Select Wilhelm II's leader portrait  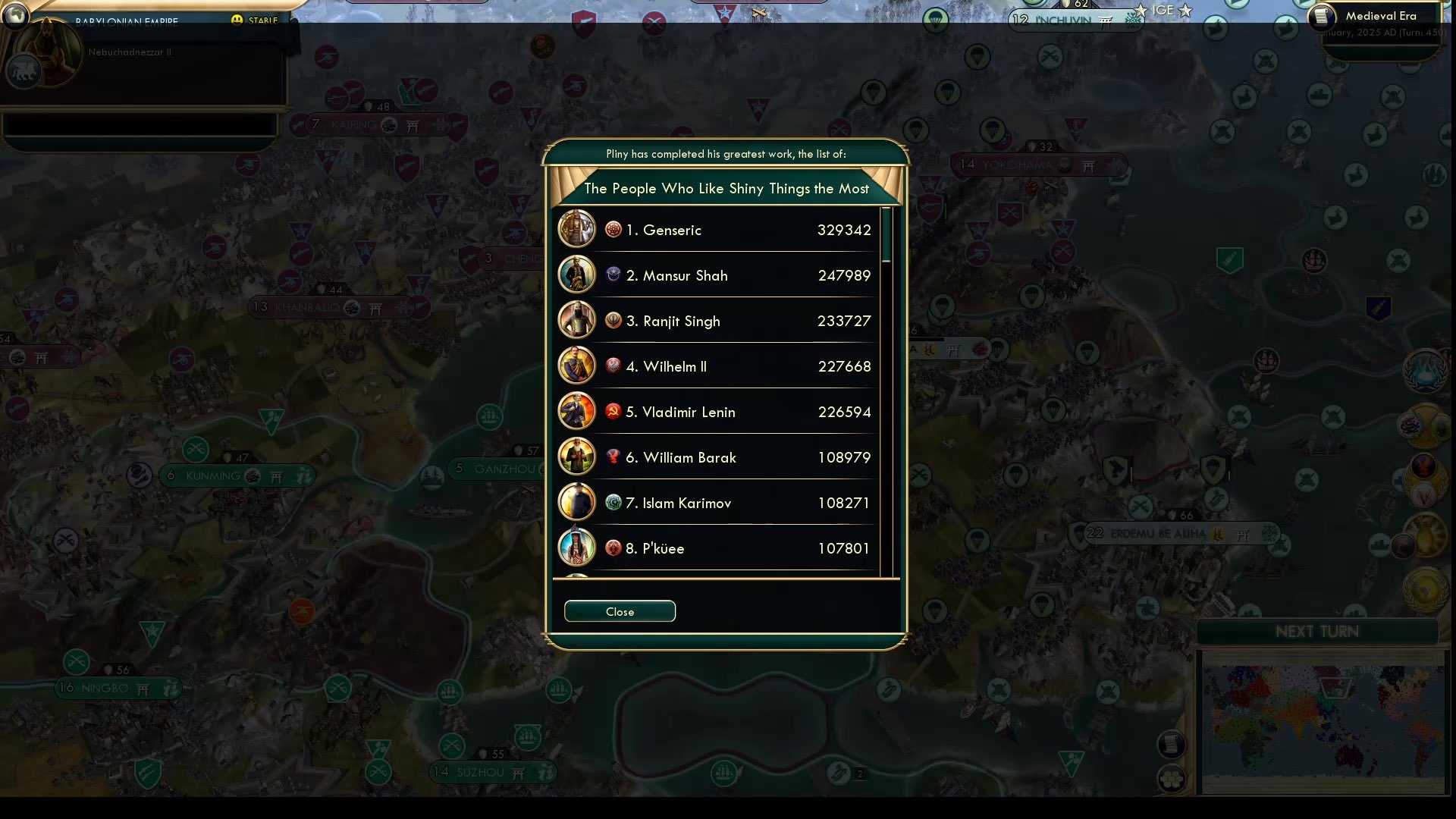577,366
